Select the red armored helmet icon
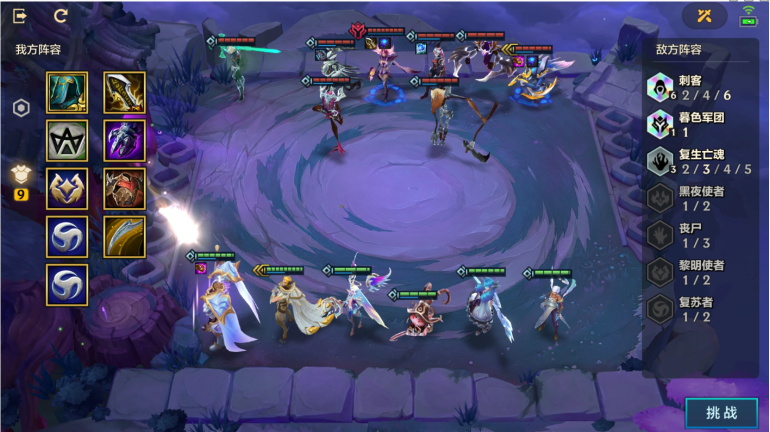 click(125, 189)
